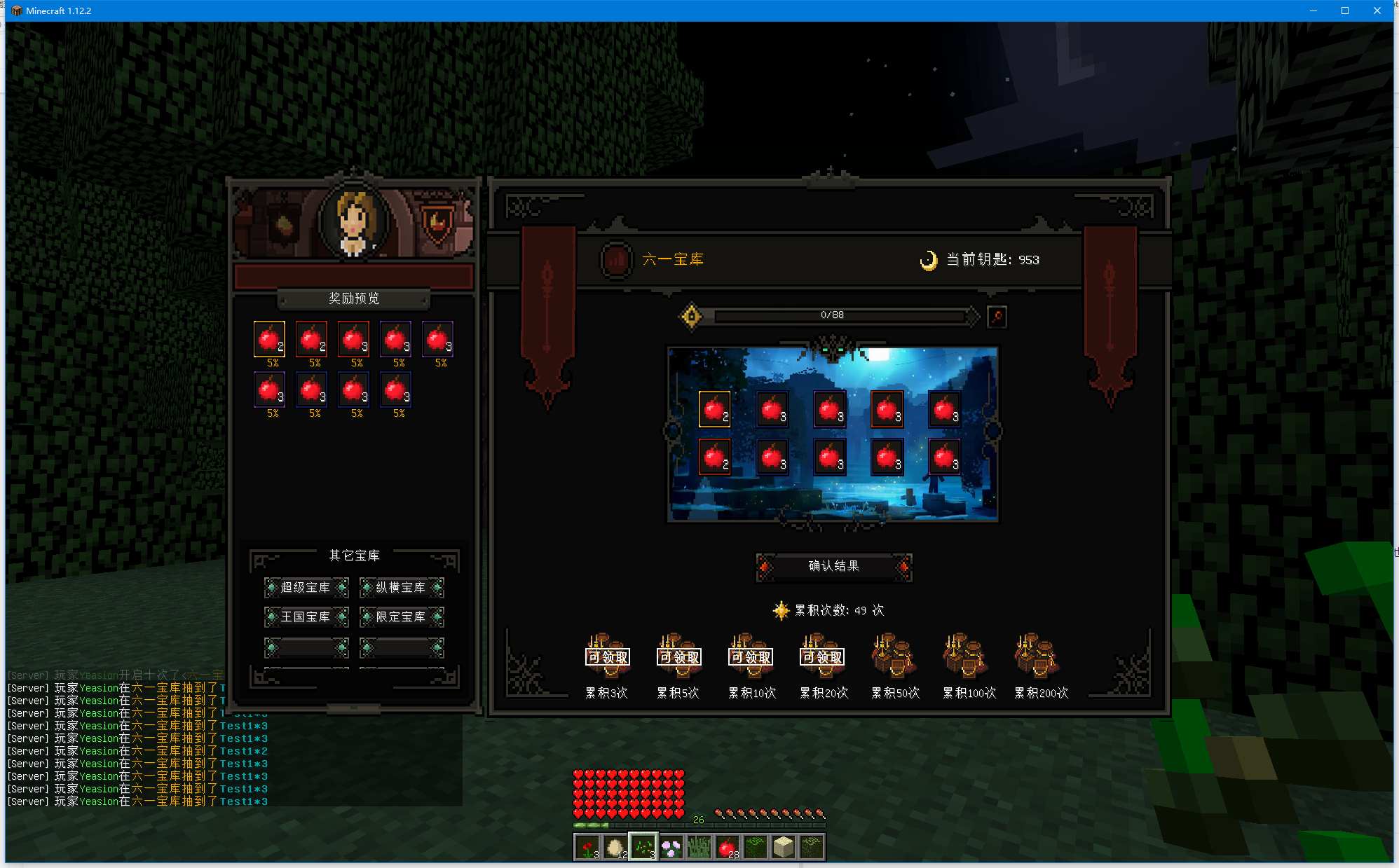
Task: Maximize the Minecraft window
Action: (x=1344, y=11)
